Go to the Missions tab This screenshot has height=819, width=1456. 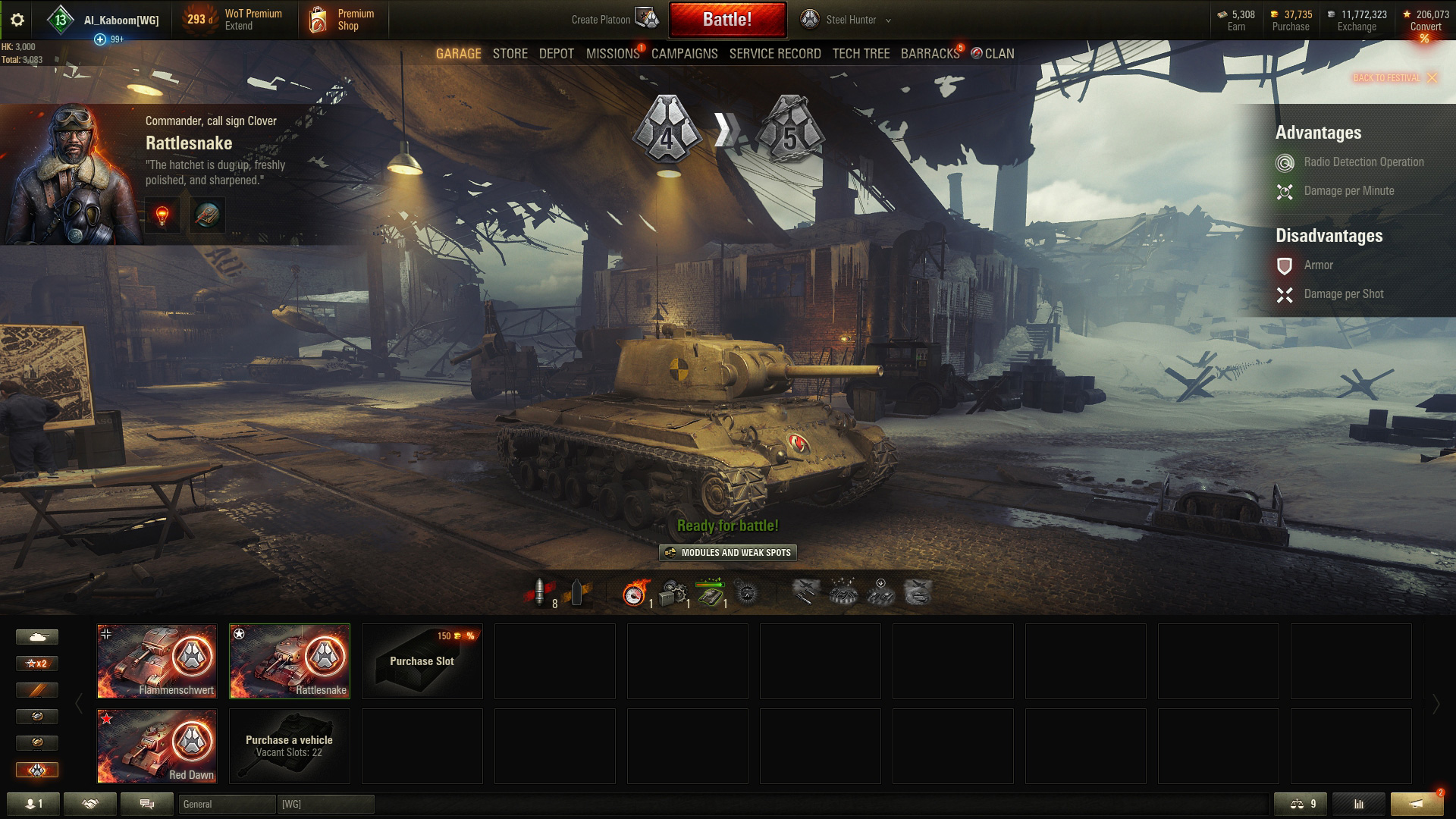coord(612,54)
